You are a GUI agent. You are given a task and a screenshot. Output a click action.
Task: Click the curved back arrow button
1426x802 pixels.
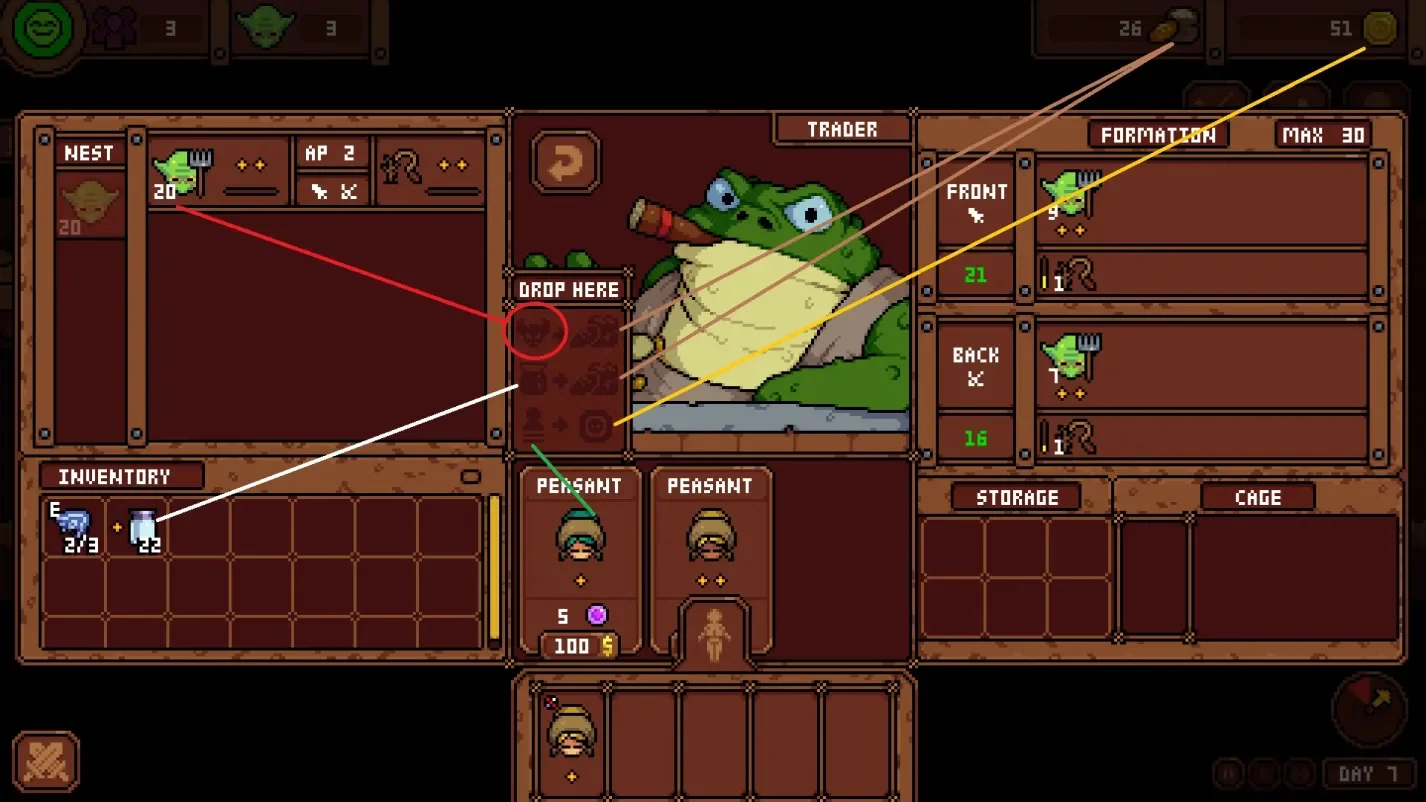[x=565, y=160]
